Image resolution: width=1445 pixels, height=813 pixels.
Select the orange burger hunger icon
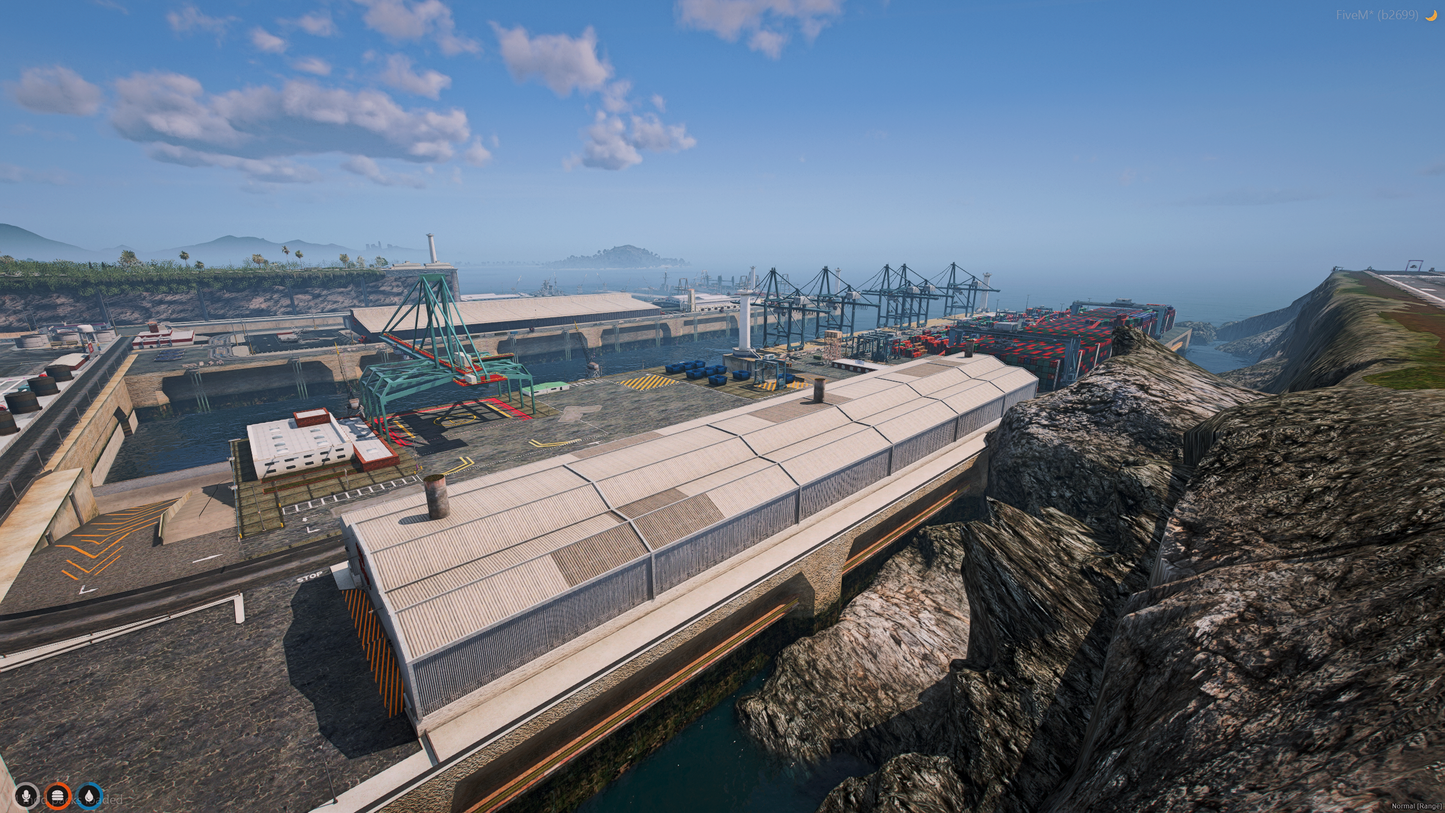click(58, 795)
